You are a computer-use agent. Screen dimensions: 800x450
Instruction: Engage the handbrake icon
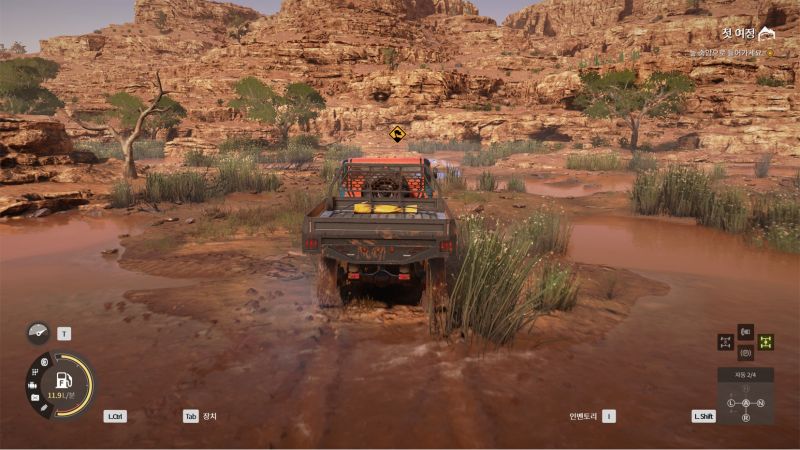pyautogui.click(x=745, y=352)
